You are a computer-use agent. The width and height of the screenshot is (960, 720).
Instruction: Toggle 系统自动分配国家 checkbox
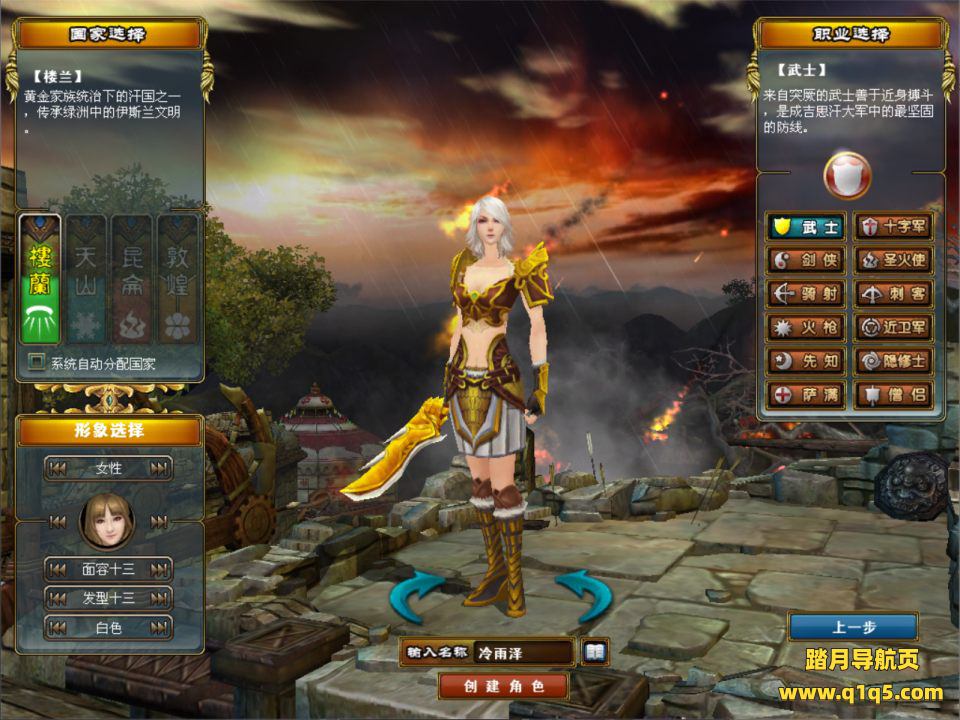click(37, 362)
